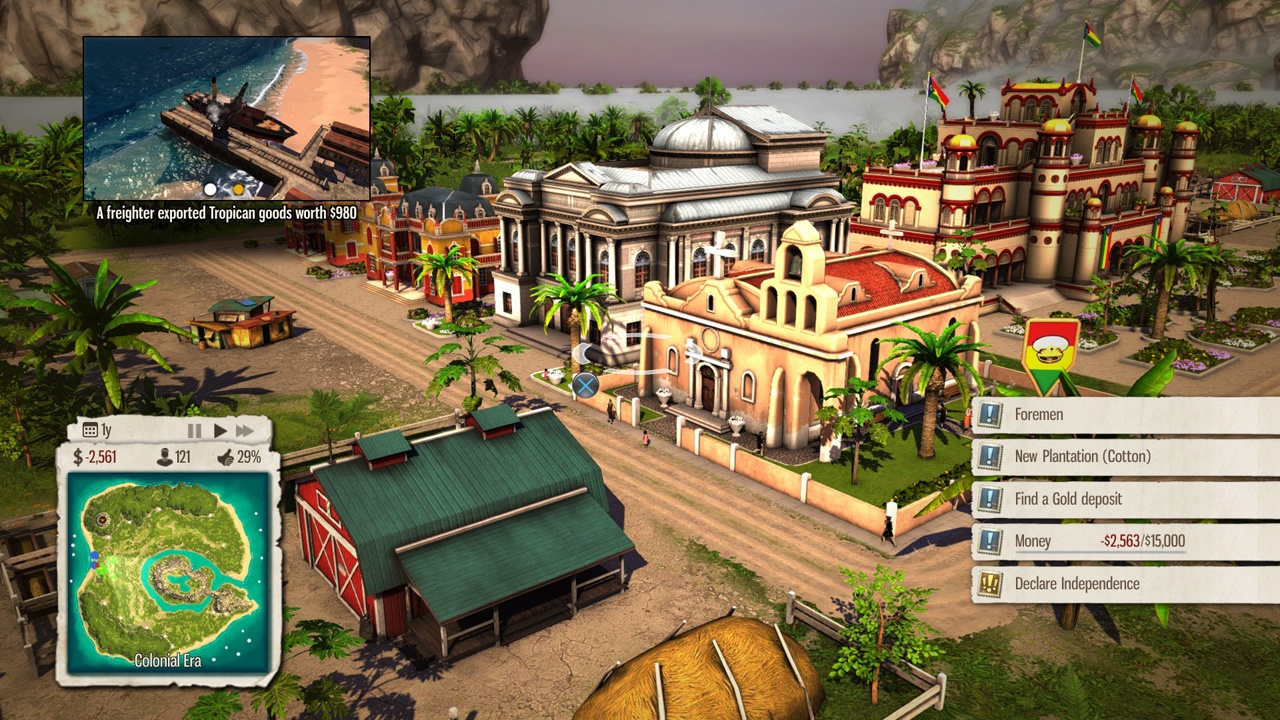This screenshot has width=1280, height=720.
Task: Open the Foremen objective
Action: click(x=1125, y=415)
